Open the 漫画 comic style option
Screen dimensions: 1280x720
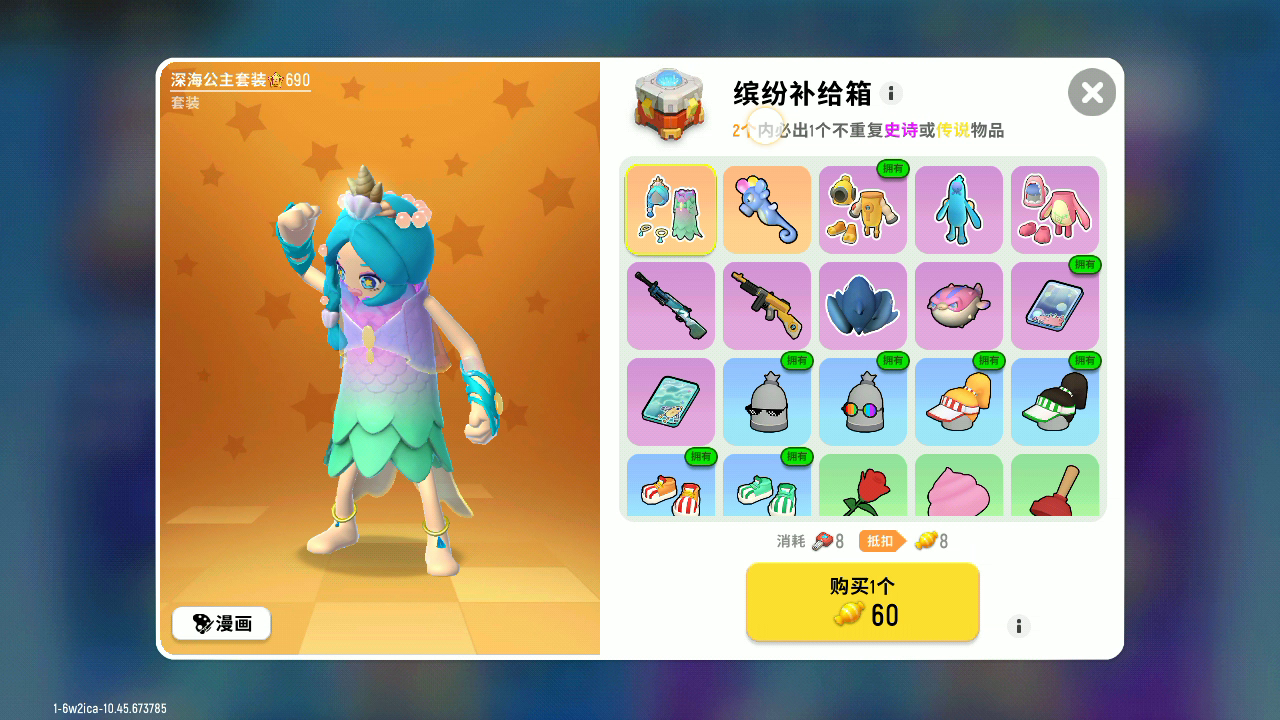click(221, 623)
